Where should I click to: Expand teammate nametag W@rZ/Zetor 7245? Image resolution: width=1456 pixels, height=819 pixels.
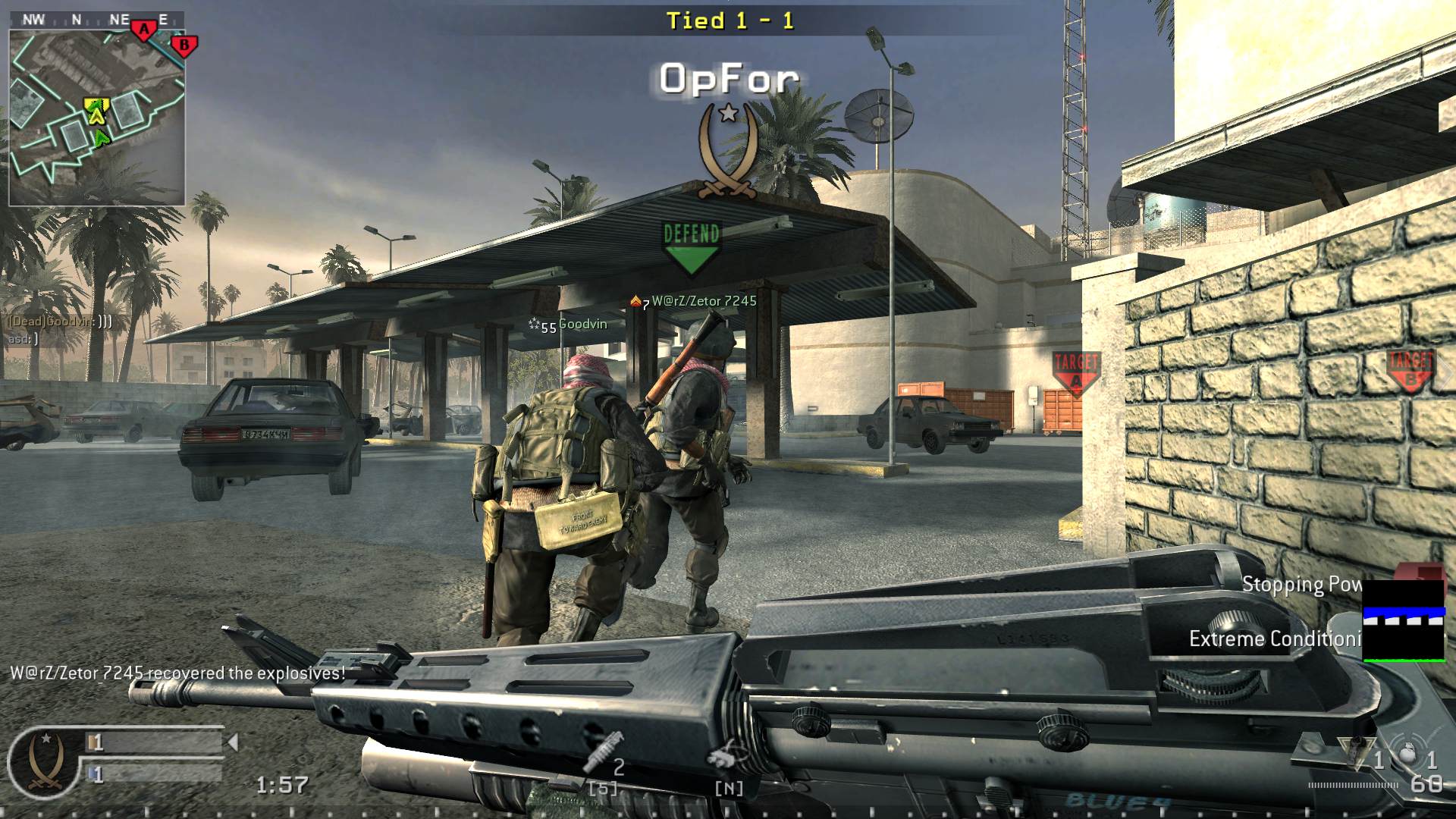pos(694,300)
